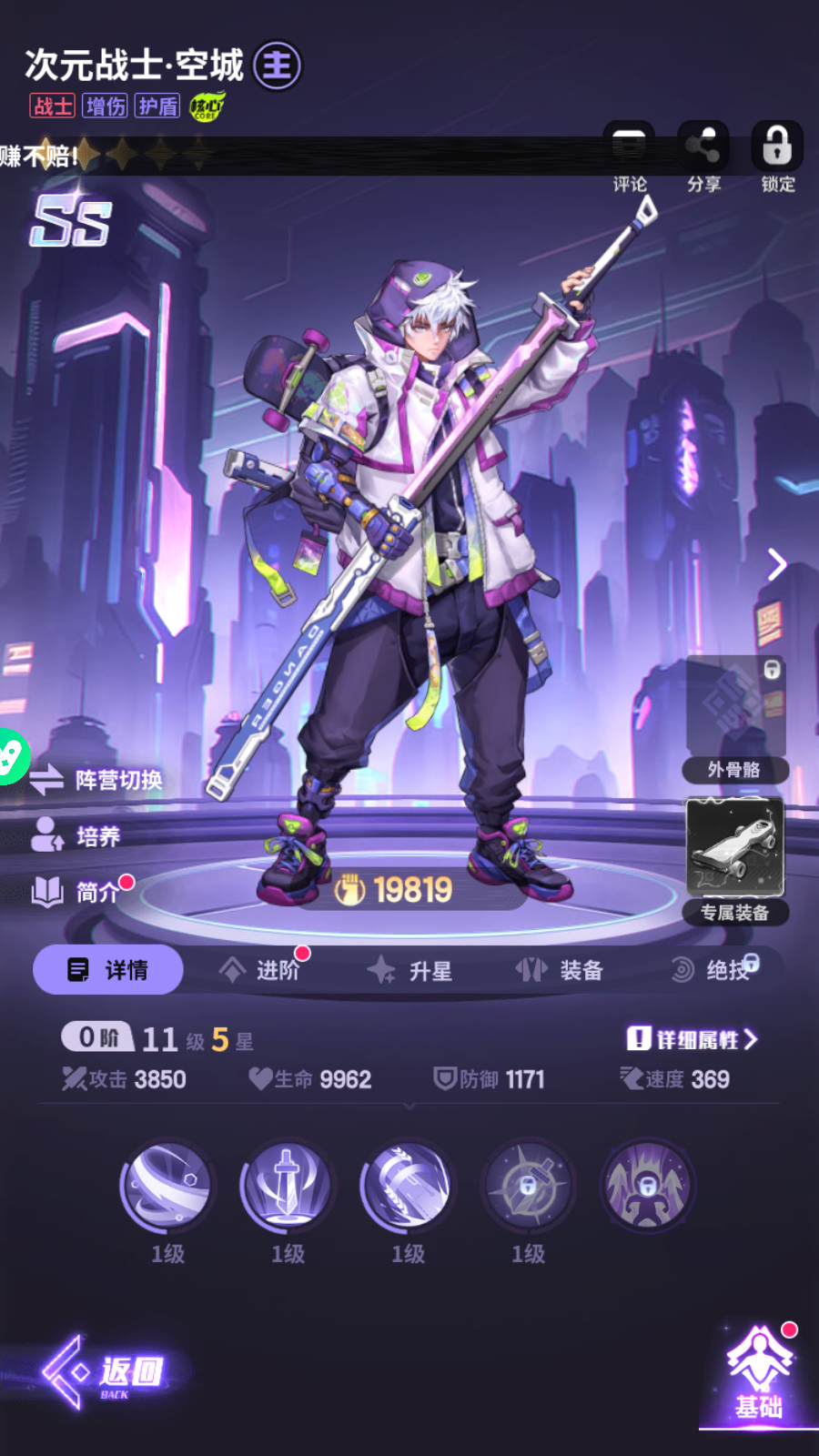Select the glowing sword skill icon
This screenshot has width=819, height=1456.
pos(288,1186)
